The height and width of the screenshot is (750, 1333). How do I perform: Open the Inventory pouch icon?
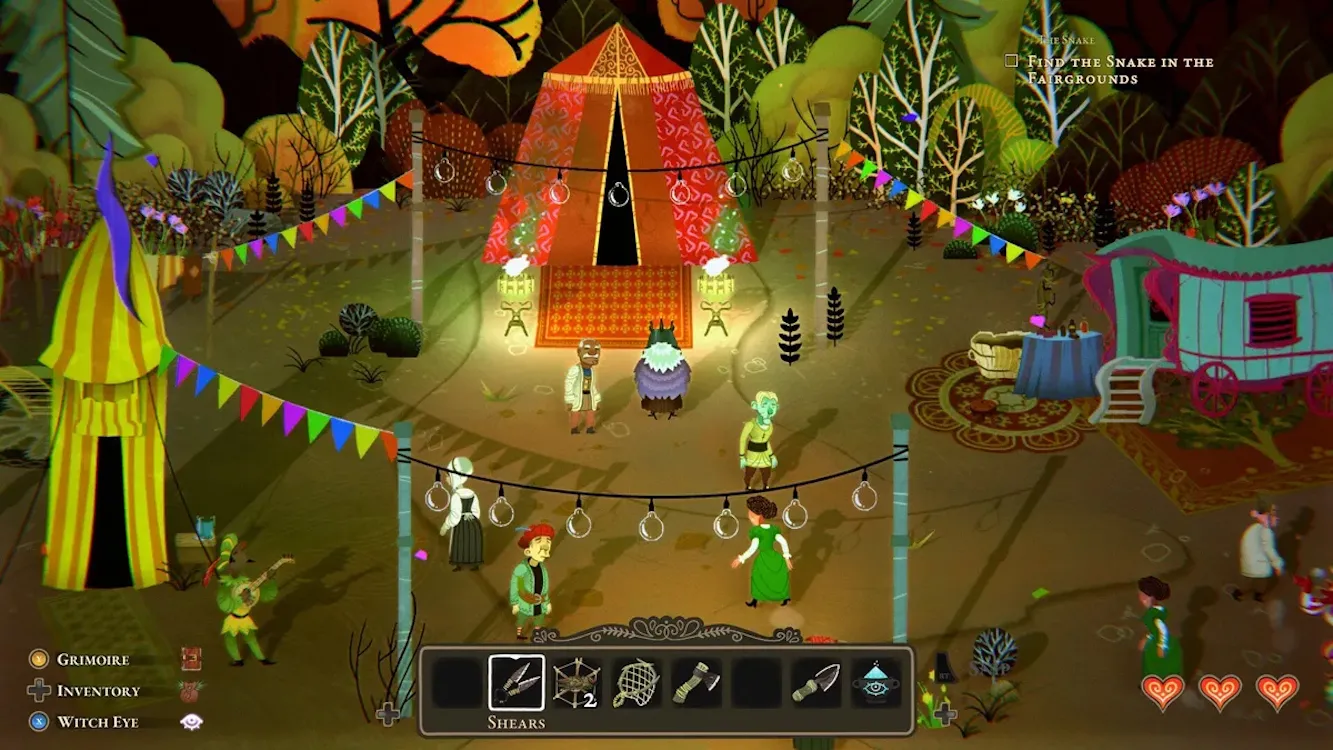191,691
